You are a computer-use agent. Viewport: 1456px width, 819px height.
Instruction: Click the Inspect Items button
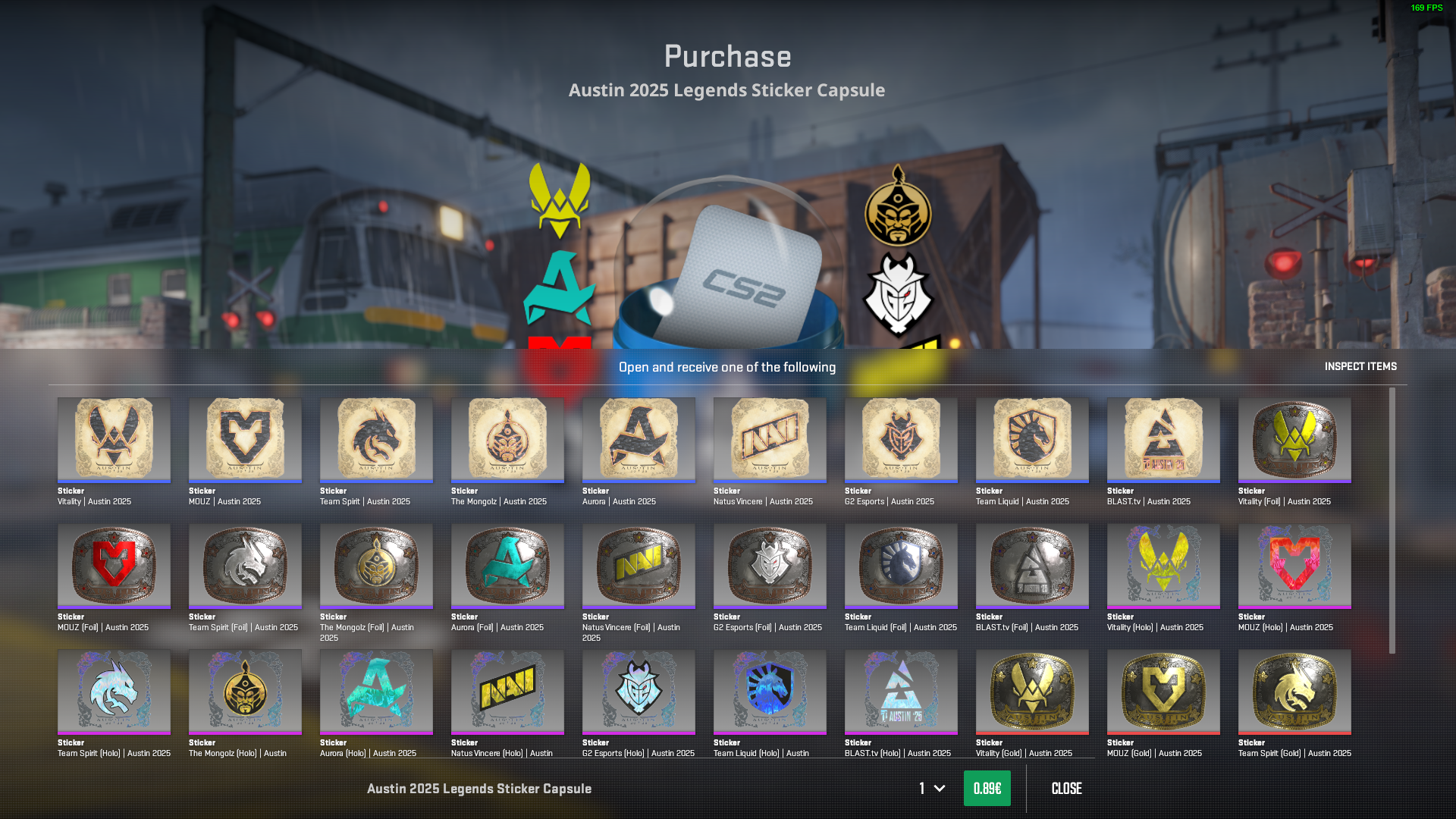pos(1360,366)
